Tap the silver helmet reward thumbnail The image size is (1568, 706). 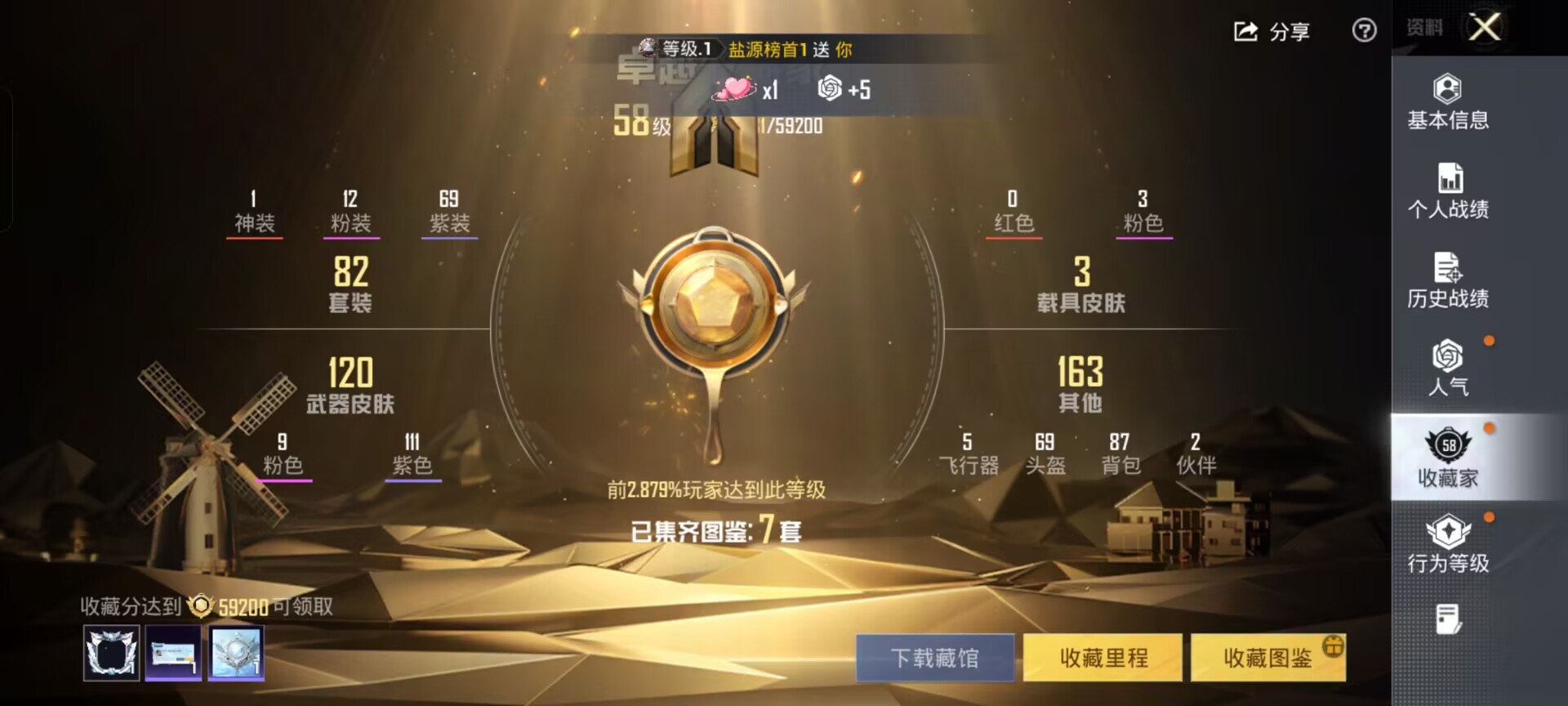point(237,654)
